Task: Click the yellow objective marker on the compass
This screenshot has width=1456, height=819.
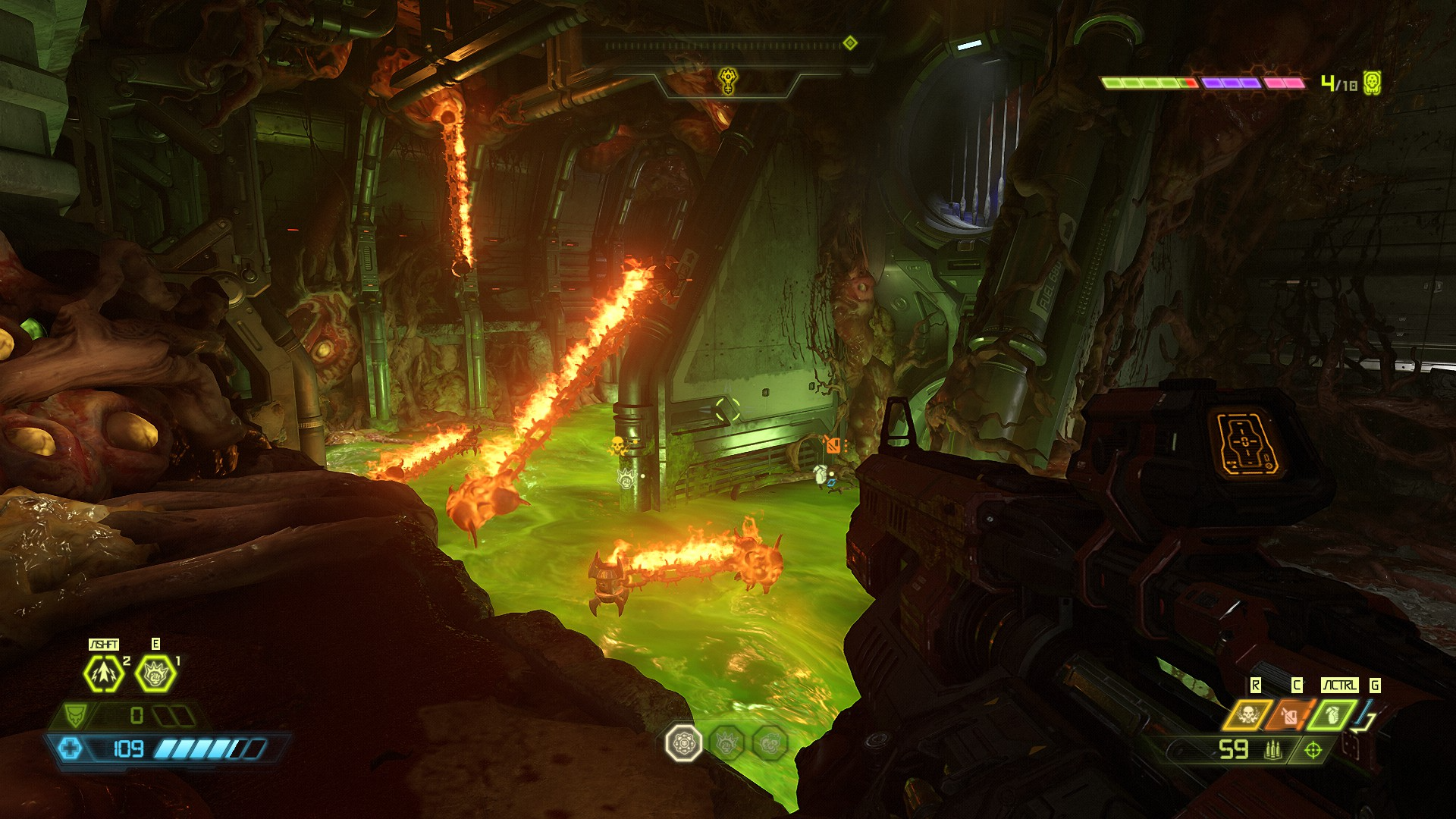Action: [728, 80]
